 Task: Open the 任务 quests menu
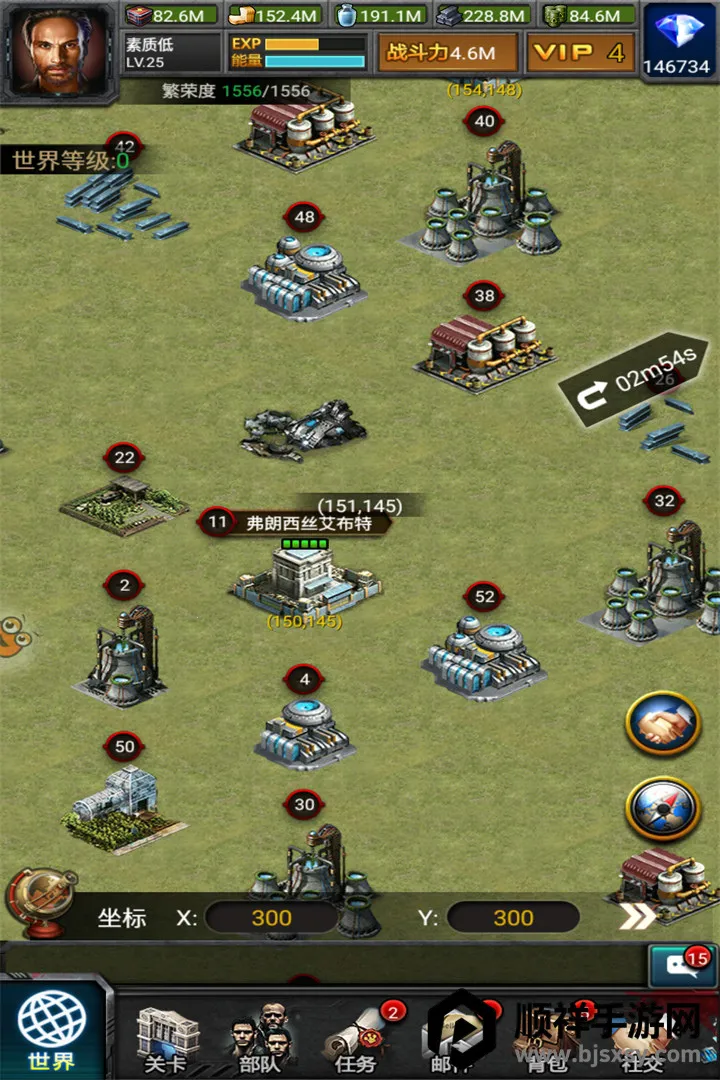click(x=358, y=1038)
